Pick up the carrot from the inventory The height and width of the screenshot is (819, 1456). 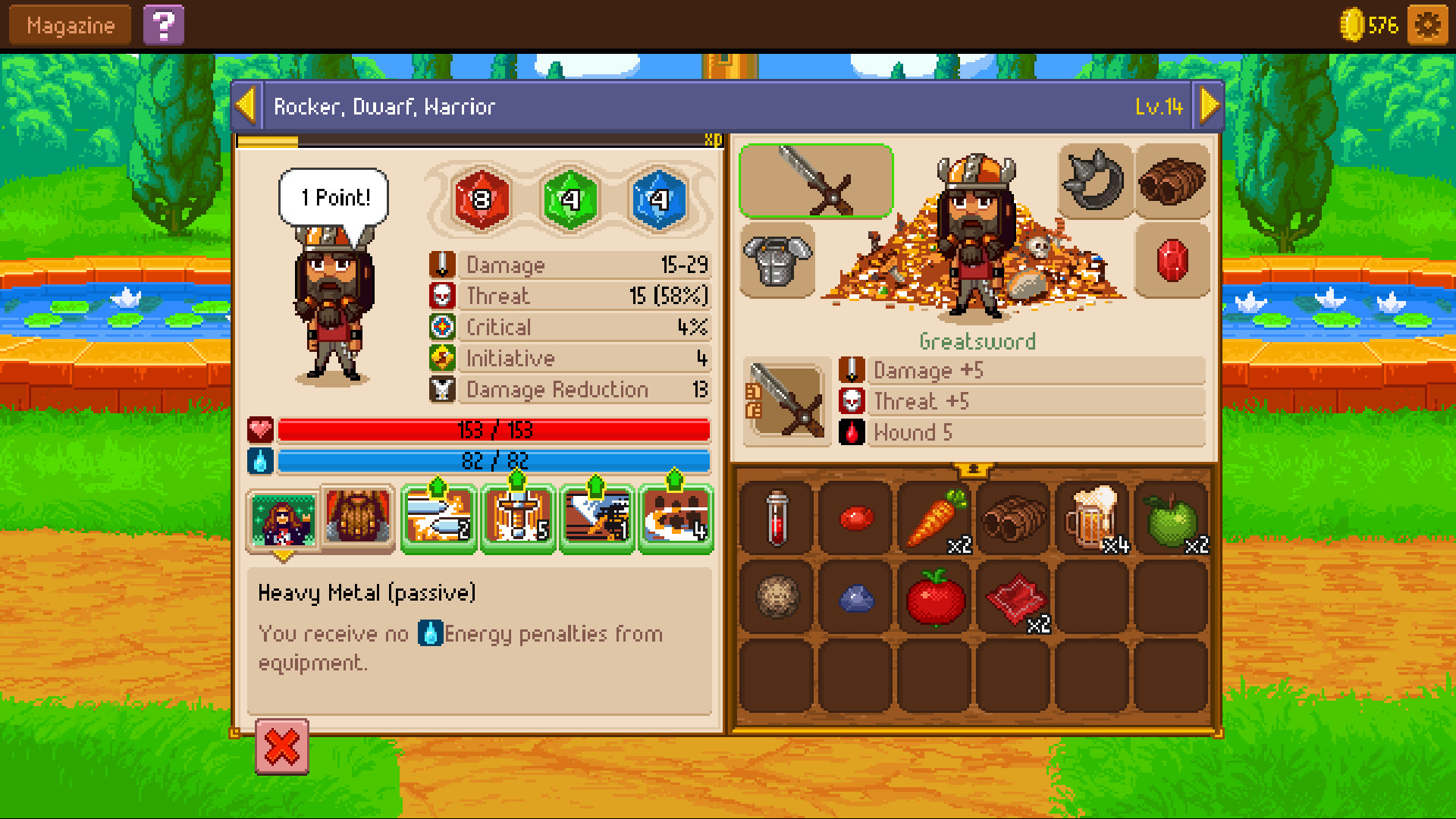point(934,519)
